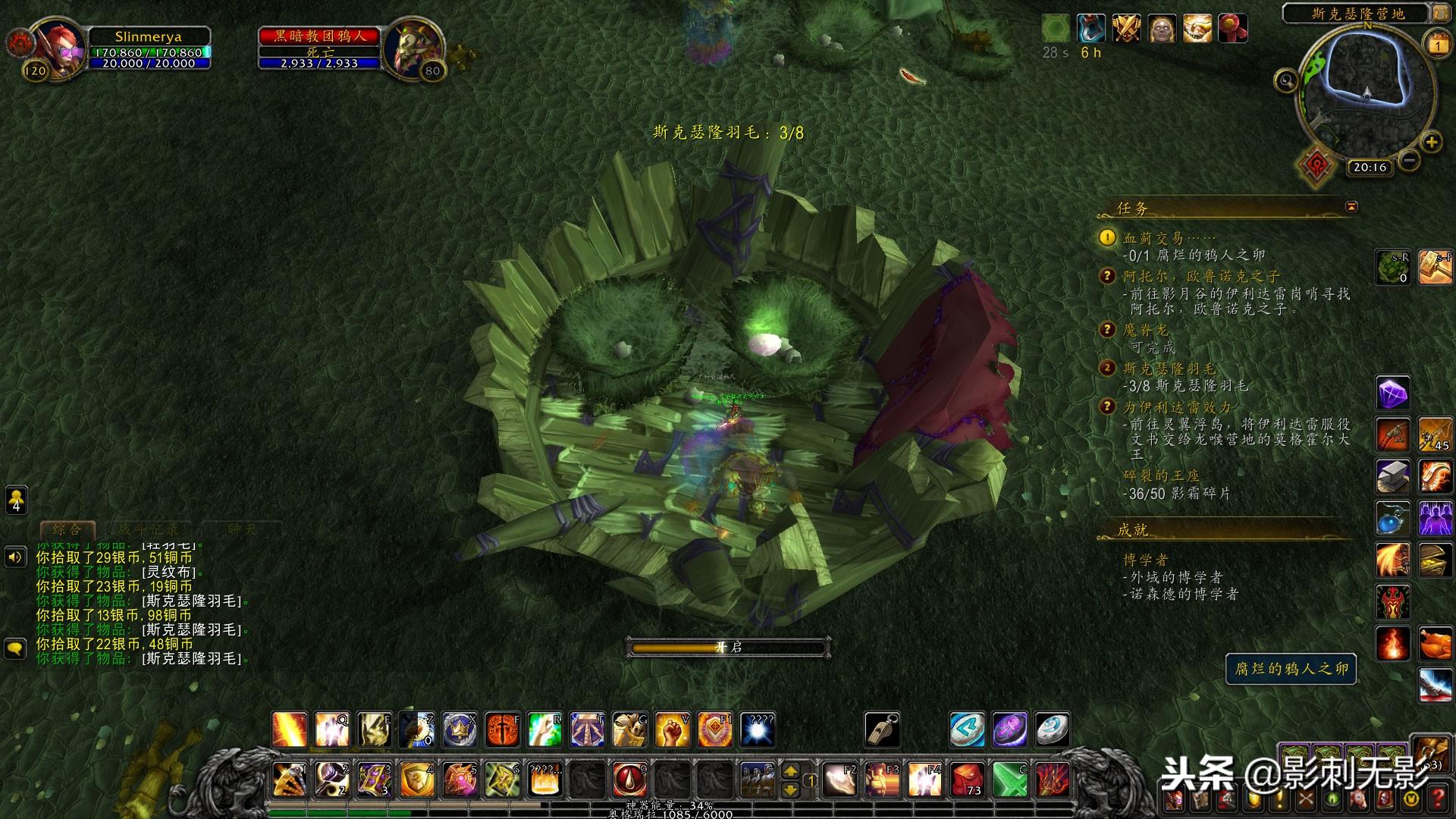Screen dimensions: 1456x819
Task: Click the handshake buff icon
Action: pyautogui.click(x=1197, y=29)
